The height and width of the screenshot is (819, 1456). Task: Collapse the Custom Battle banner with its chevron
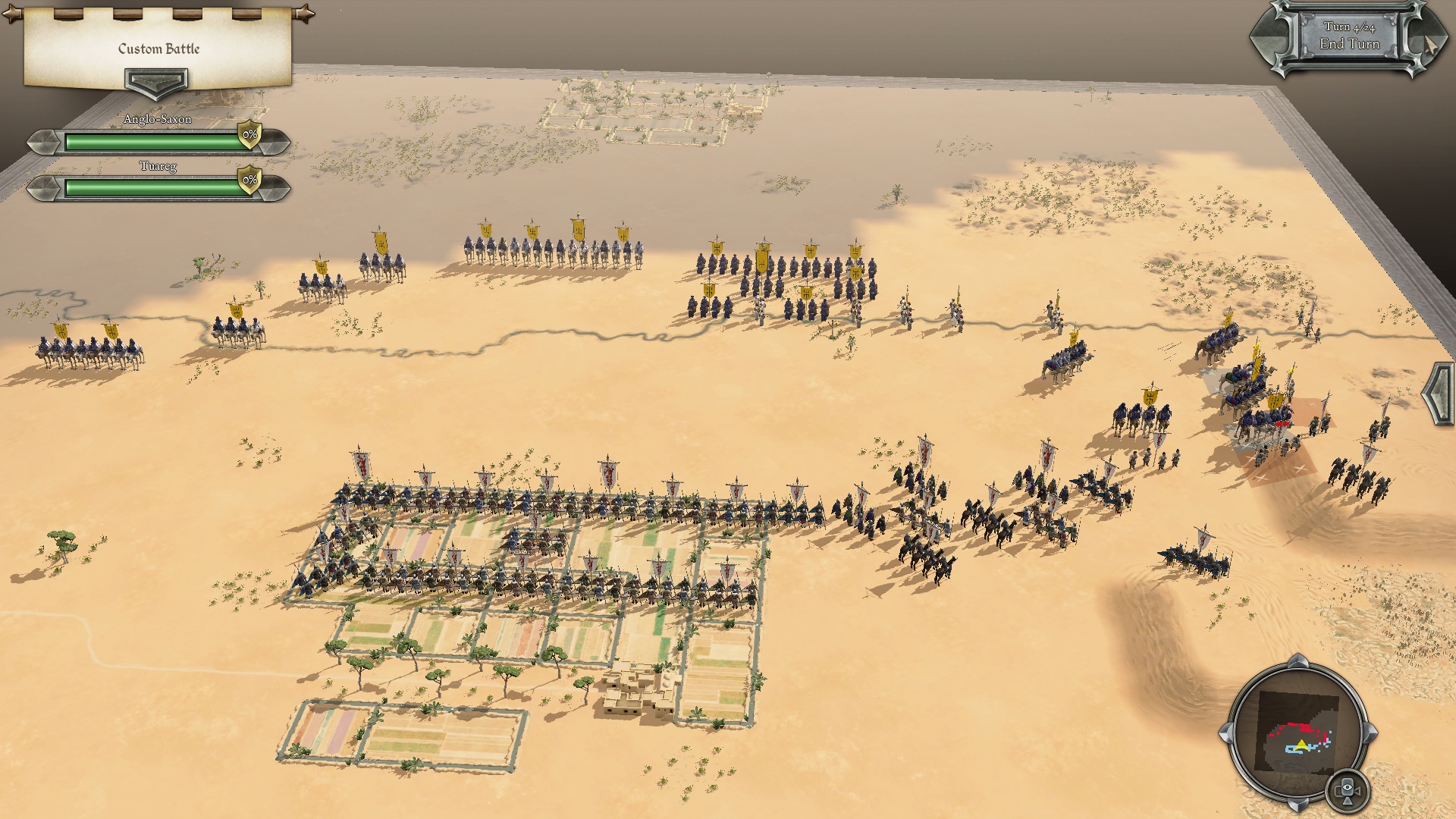coord(157,80)
